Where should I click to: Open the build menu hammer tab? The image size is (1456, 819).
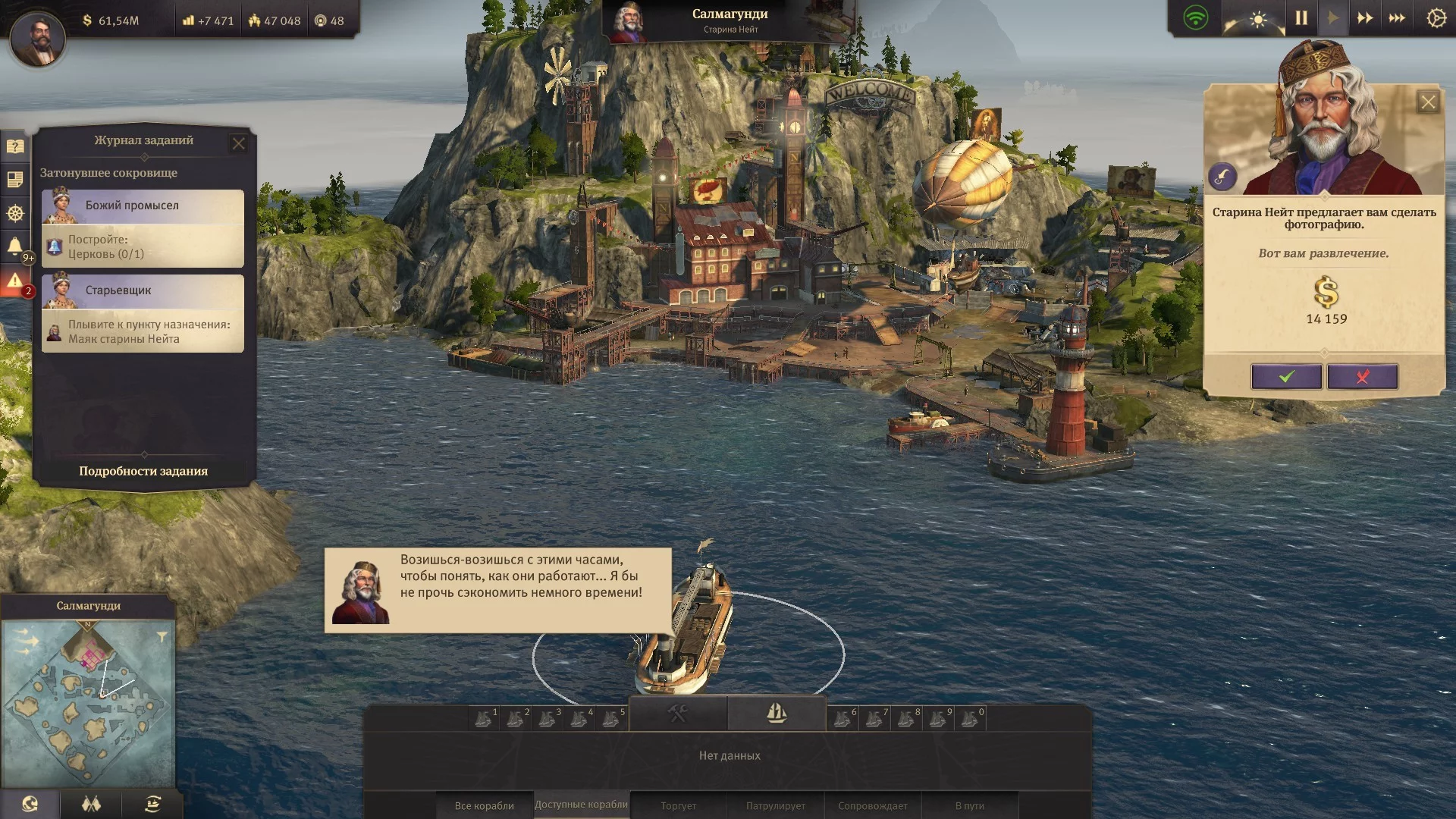click(677, 713)
